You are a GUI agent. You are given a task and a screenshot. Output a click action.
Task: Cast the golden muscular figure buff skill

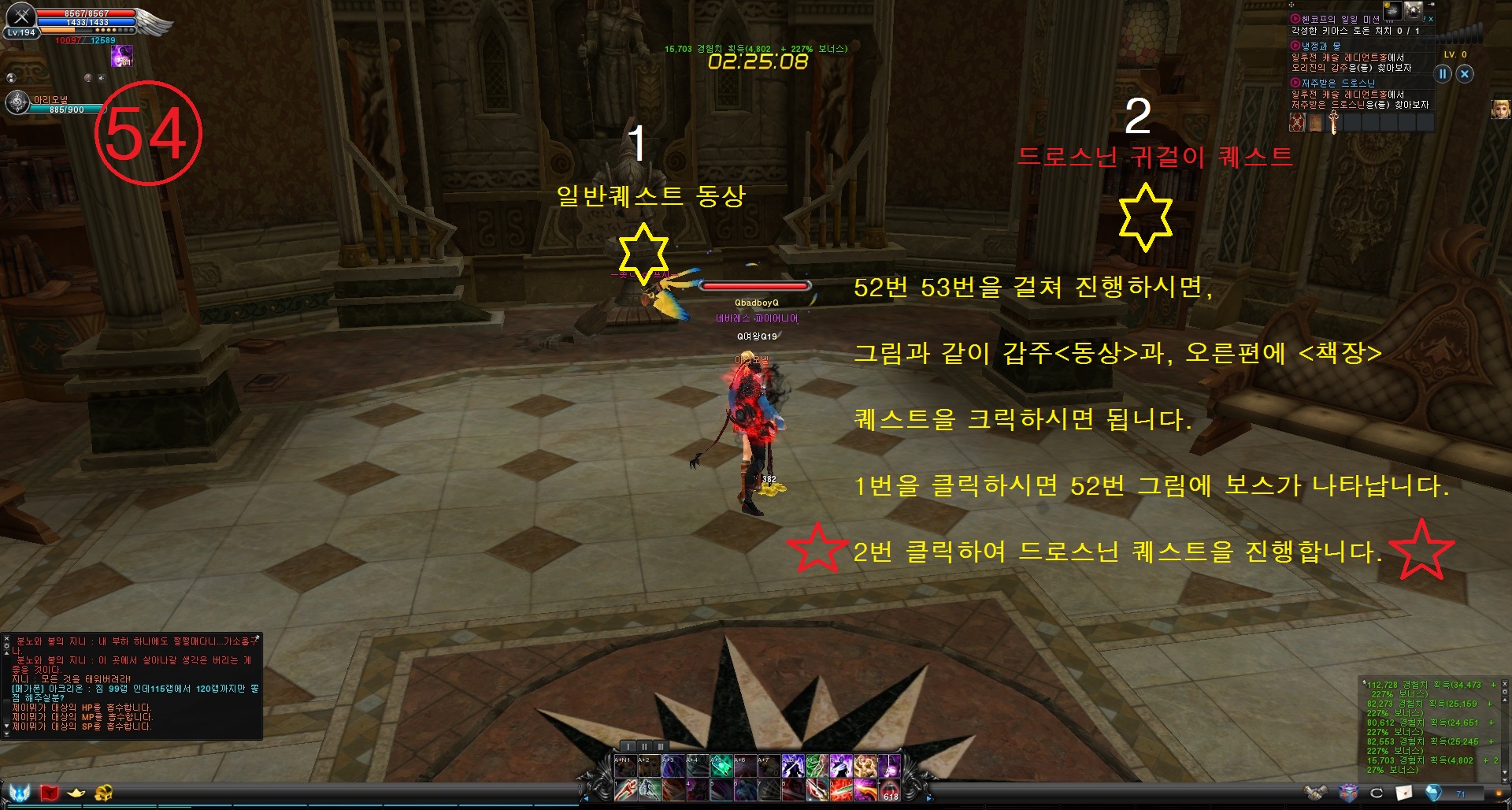[865, 765]
